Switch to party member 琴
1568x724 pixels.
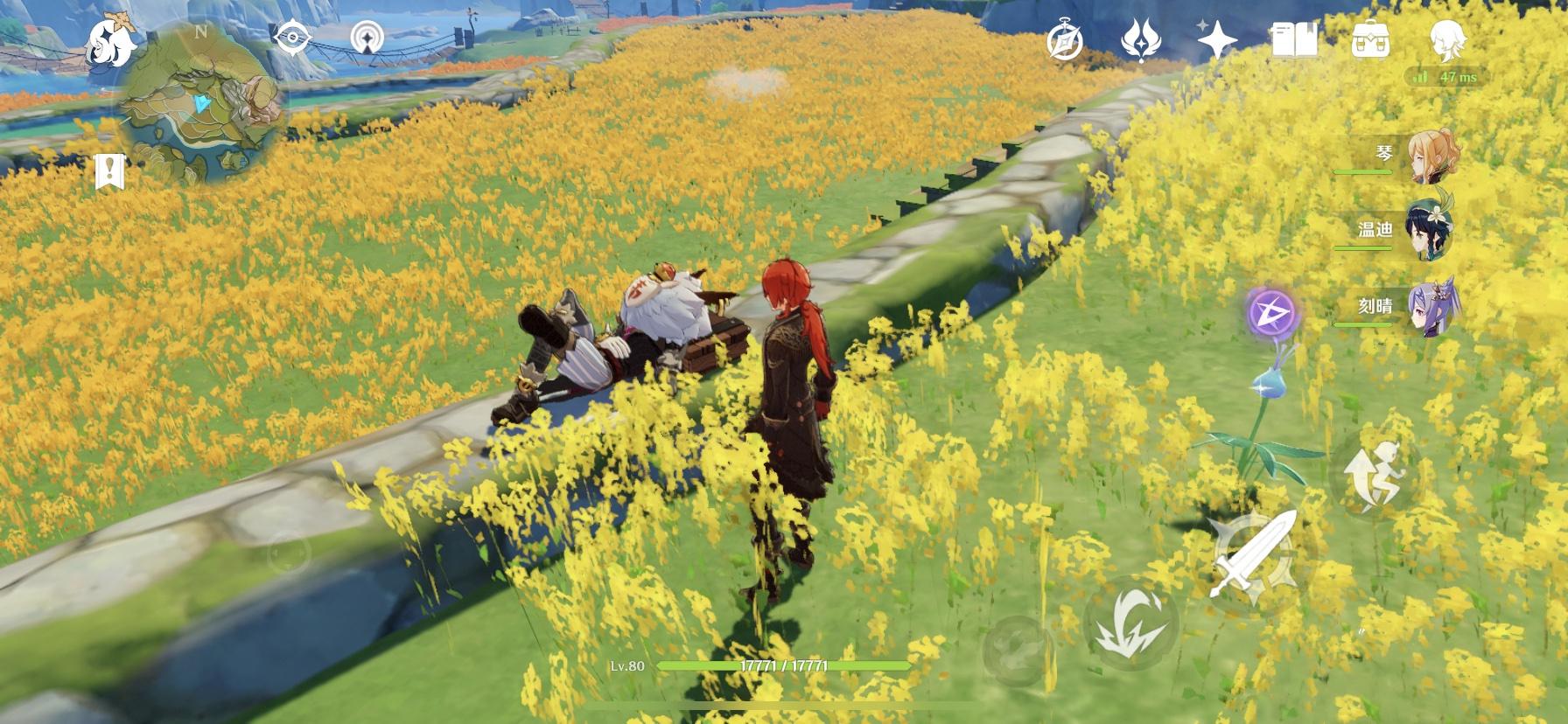tap(1428, 157)
